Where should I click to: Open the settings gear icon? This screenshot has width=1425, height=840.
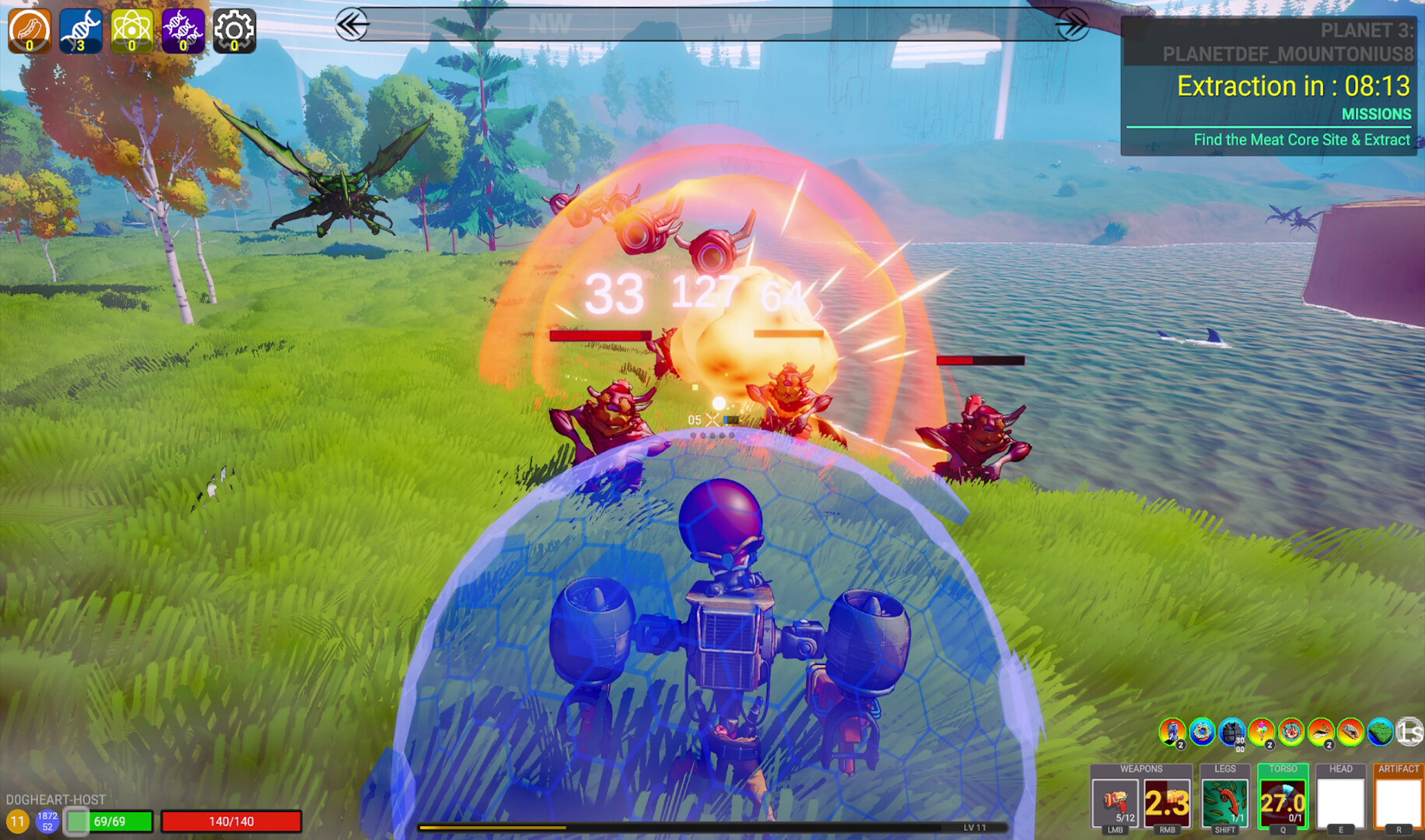[233, 30]
